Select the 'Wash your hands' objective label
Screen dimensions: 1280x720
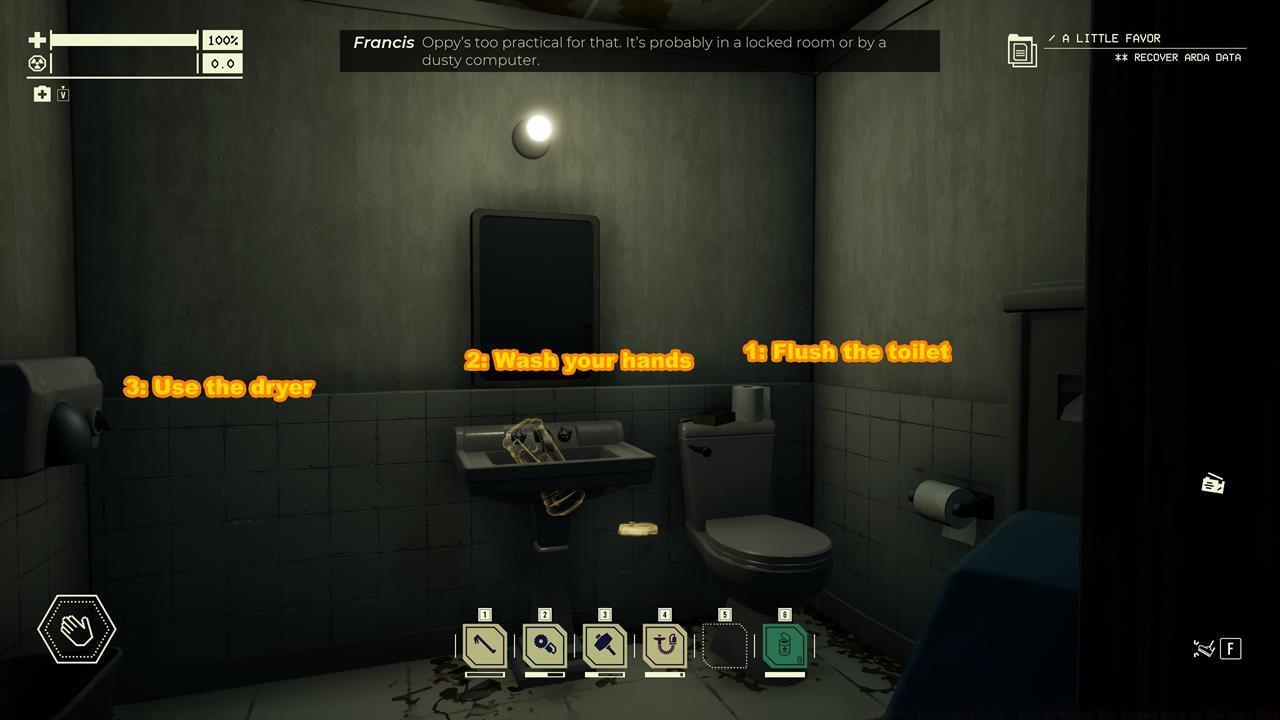click(x=578, y=360)
